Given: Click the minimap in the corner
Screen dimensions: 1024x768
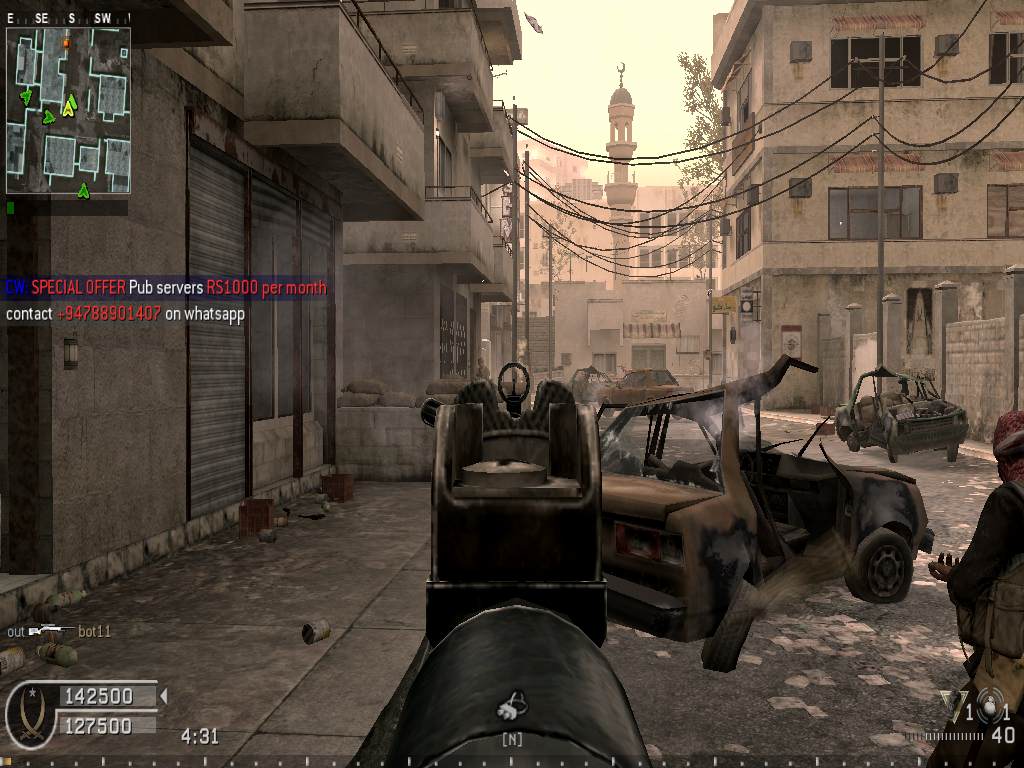Looking at the screenshot, I should click(x=68, y=110).
